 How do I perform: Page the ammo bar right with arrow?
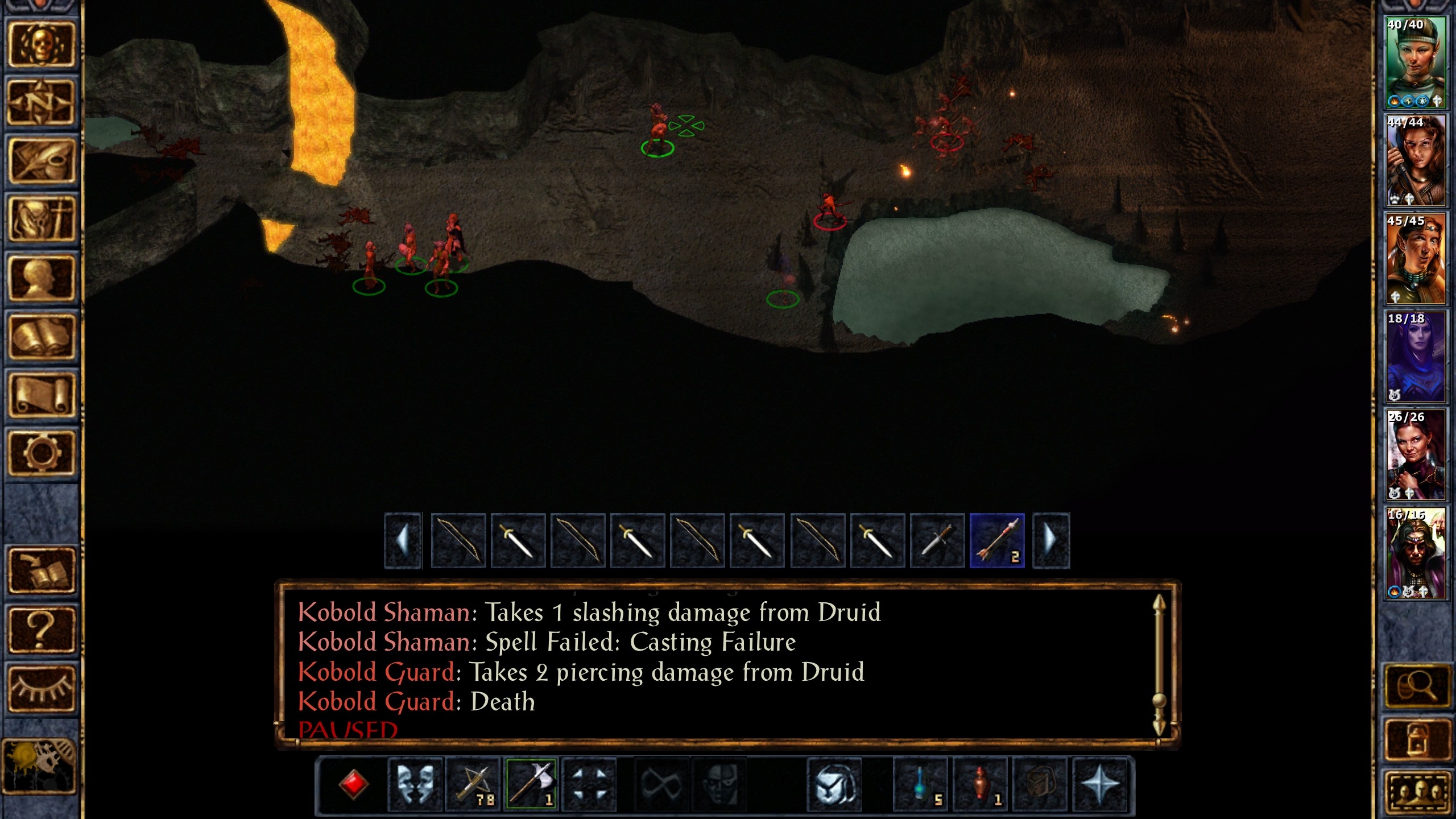point(1050,540)
